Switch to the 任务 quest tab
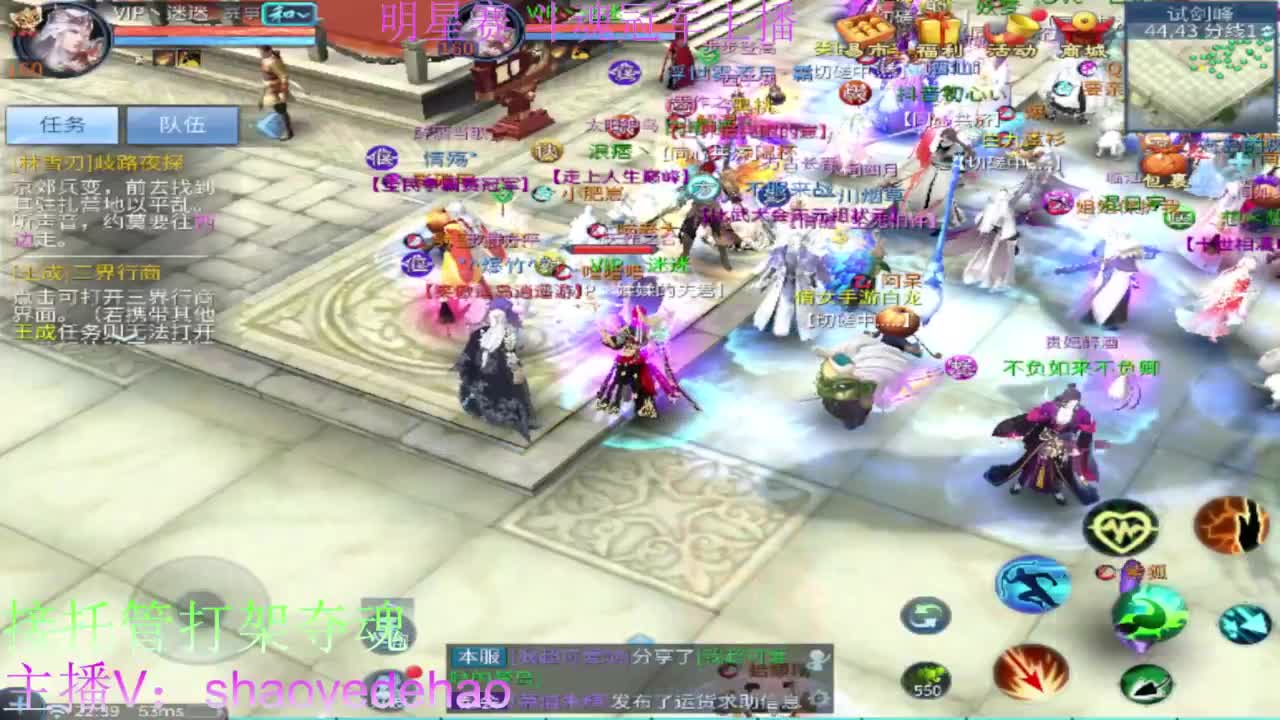This screenshot has height=720, width=1280. [x=63, y=124]
